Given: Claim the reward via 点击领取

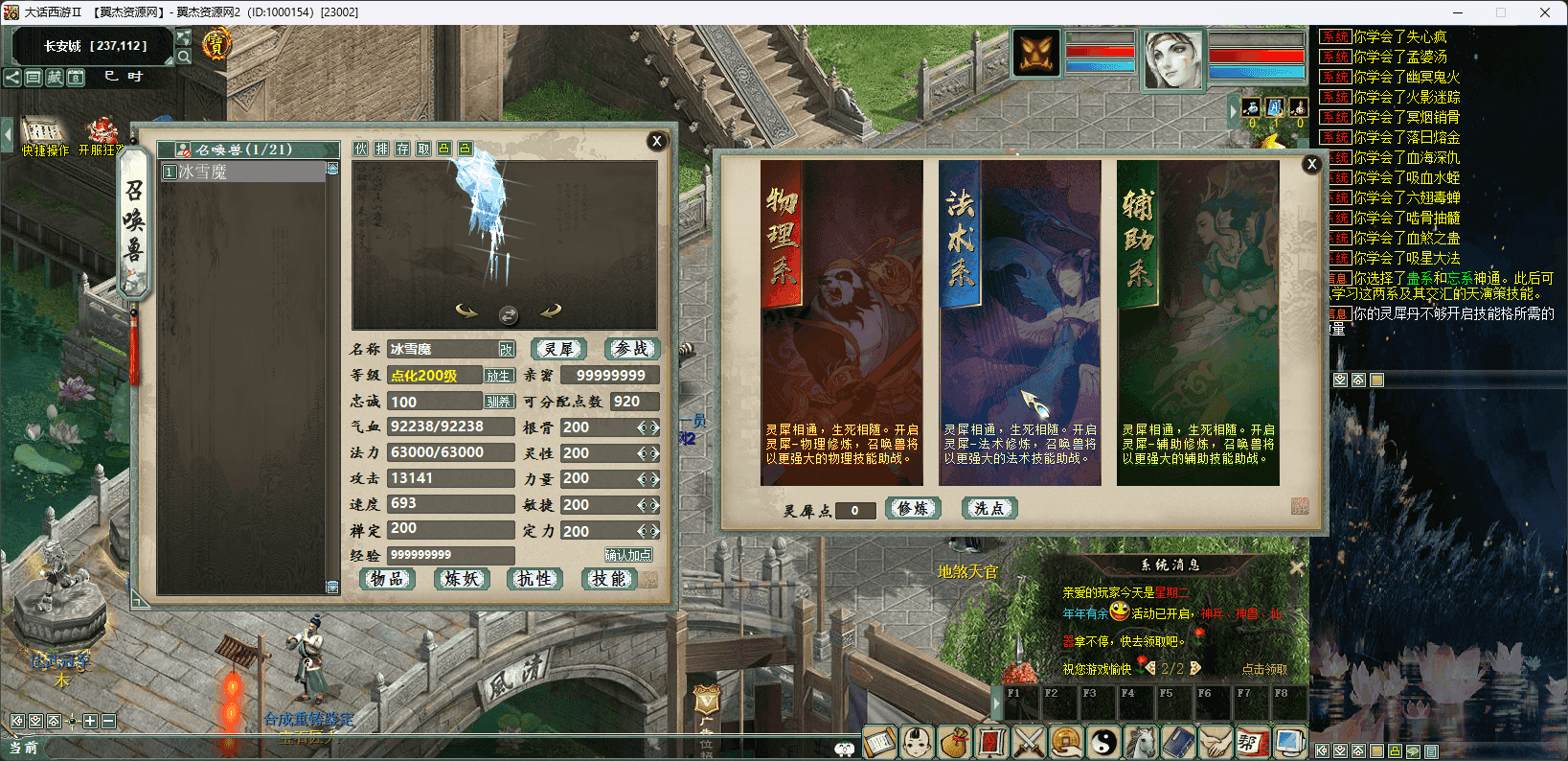Looking at the screenshot, I should (x=1264, y=669).
